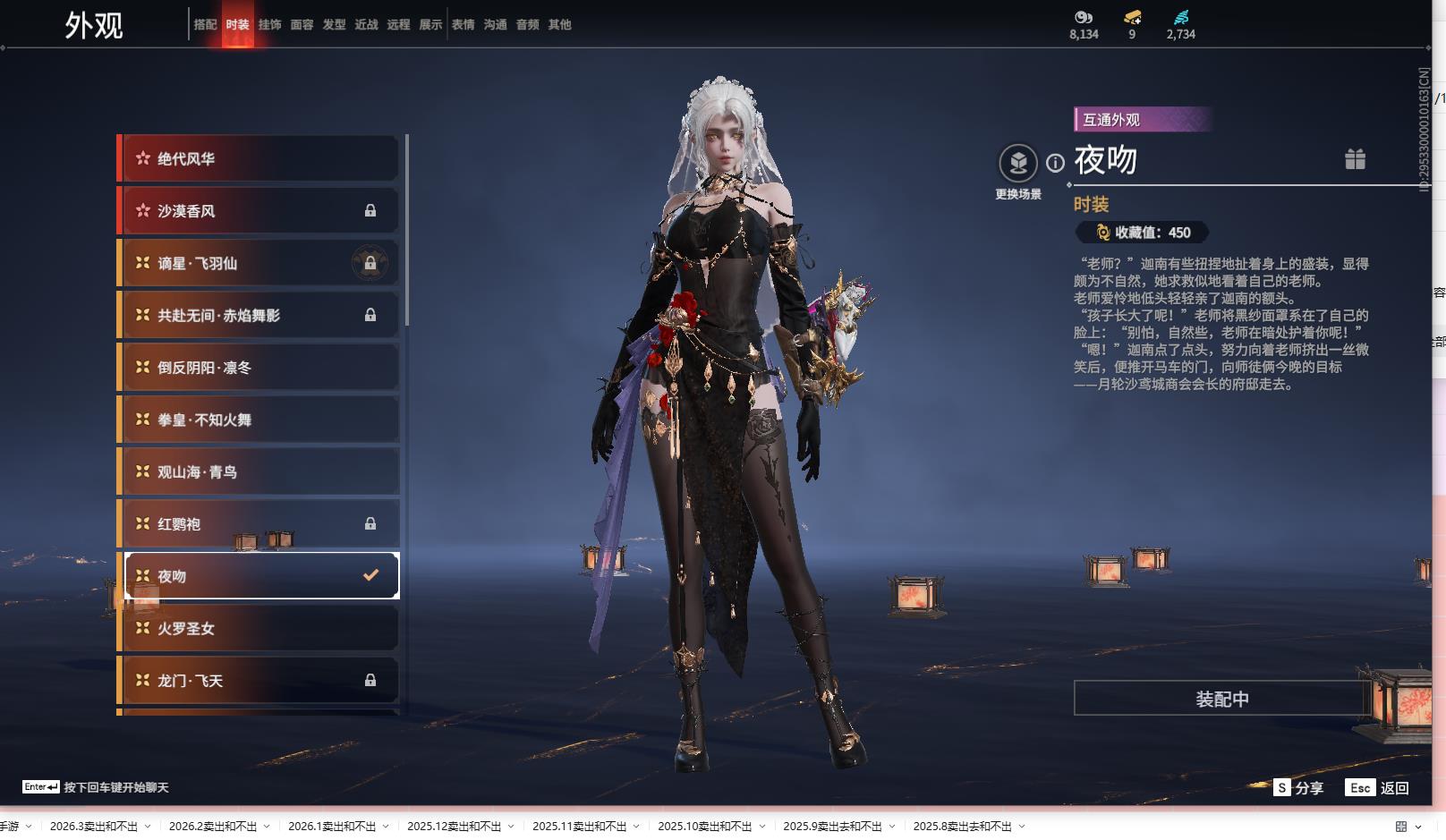Click the 装配中 button
The image size is (1446, 840).
(x=1221, y=699)
